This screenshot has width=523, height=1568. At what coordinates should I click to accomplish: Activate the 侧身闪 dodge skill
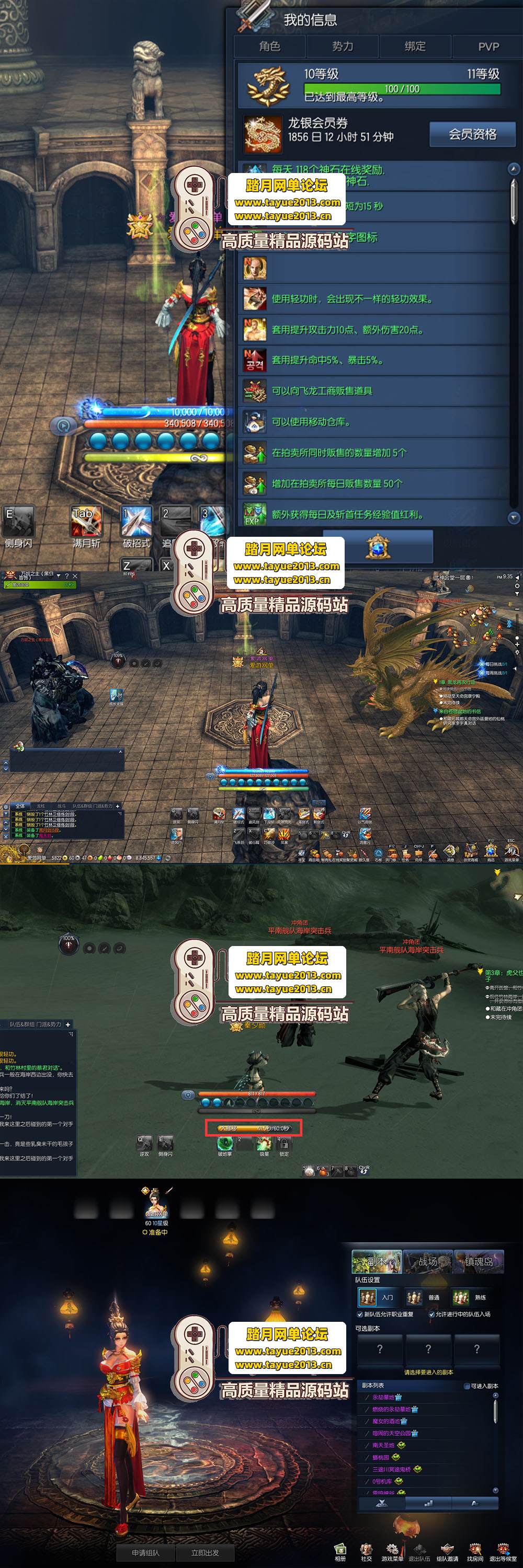point(18,521)
